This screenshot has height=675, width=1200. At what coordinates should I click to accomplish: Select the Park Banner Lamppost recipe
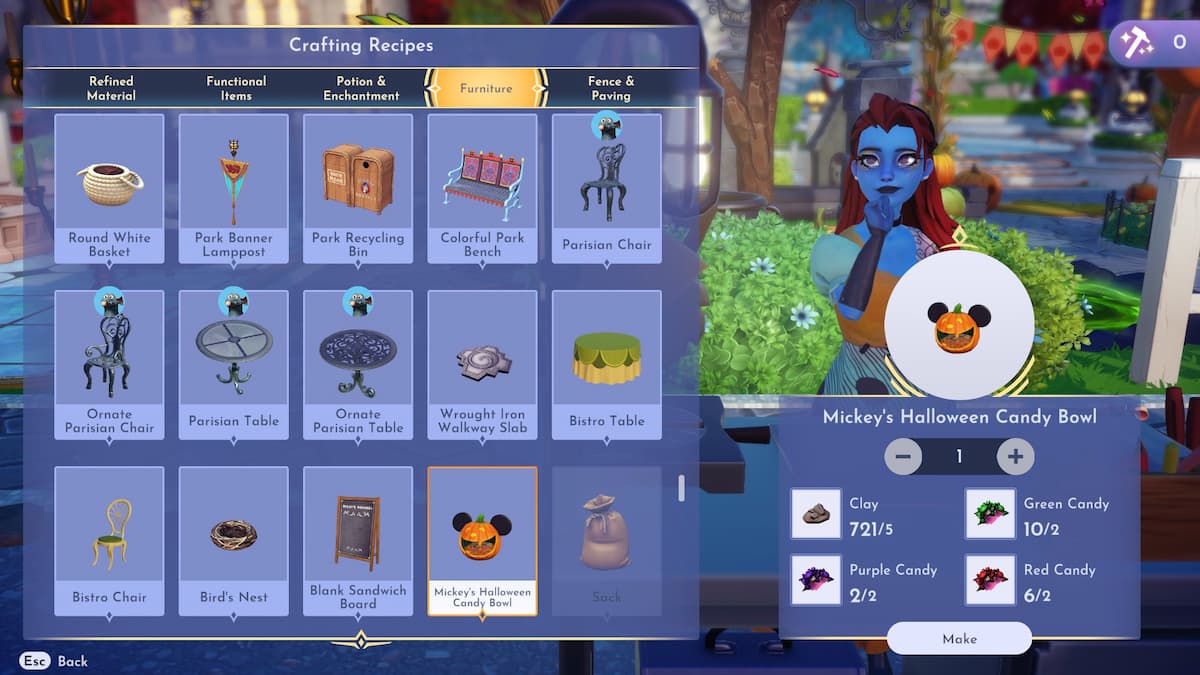234,187
